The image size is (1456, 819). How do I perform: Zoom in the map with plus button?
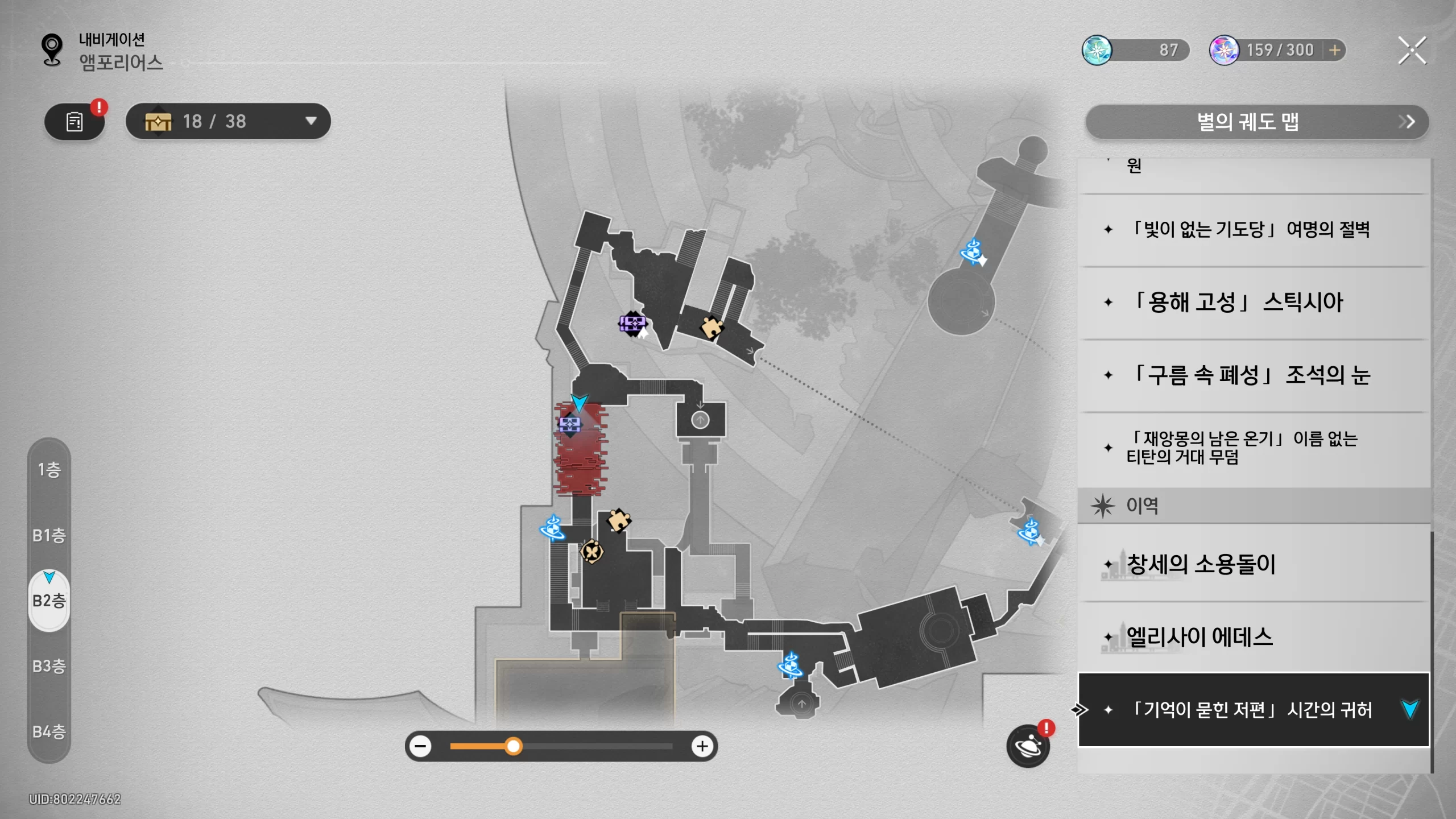coord(702,746)
